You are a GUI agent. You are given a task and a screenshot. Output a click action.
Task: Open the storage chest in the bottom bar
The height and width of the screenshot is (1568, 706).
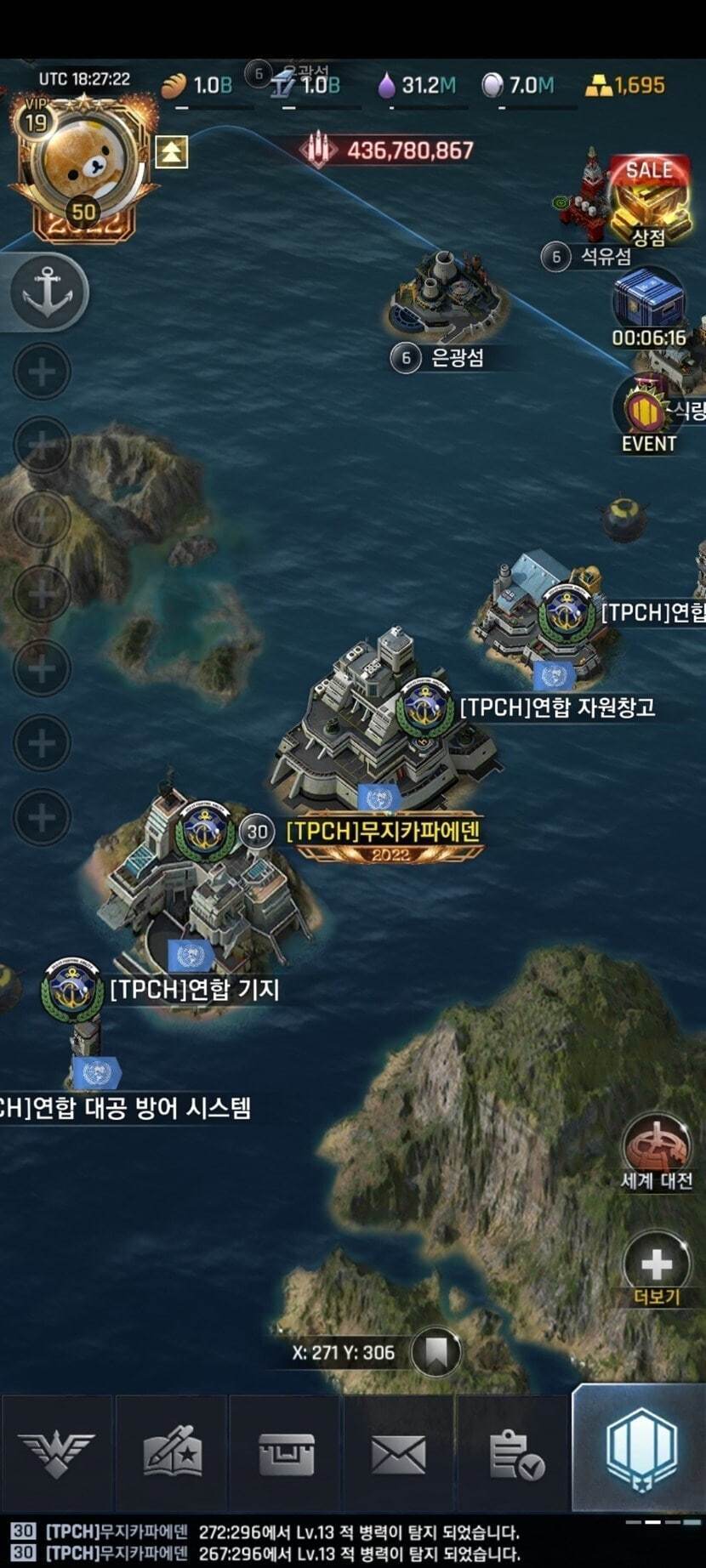(286, 1454)
